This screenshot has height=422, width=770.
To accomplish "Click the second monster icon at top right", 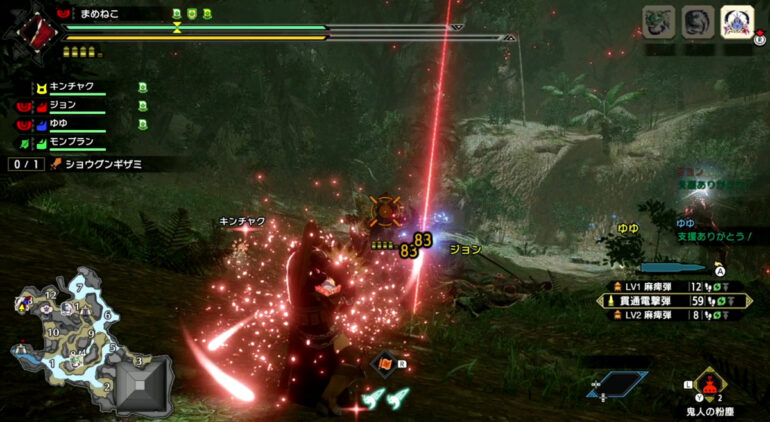I will point(697,20).
